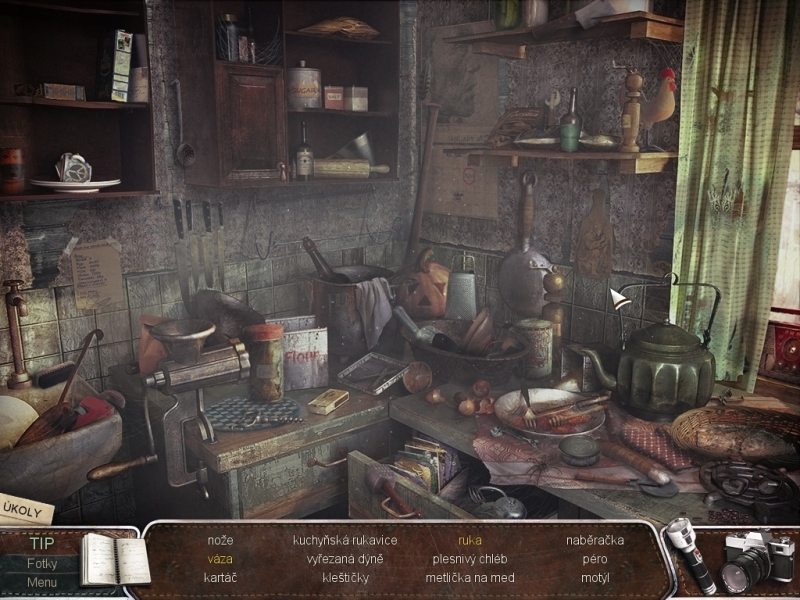Activate the flashlight tool
The width and height of the screenshot is (800, 600).
coord(688,555)
